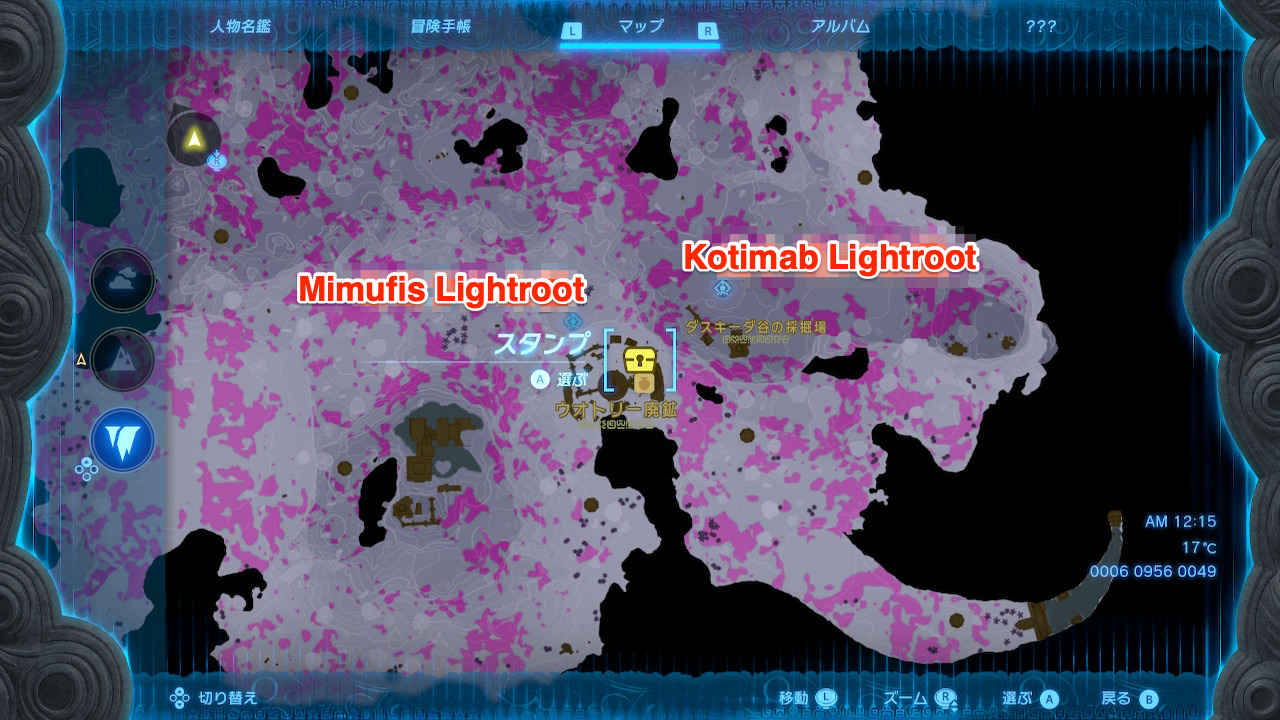This screenshot has width=1280, height=720.
Task: Toggle the cloud weather icon in the left sidebar
Action: (x=122, y=280)
